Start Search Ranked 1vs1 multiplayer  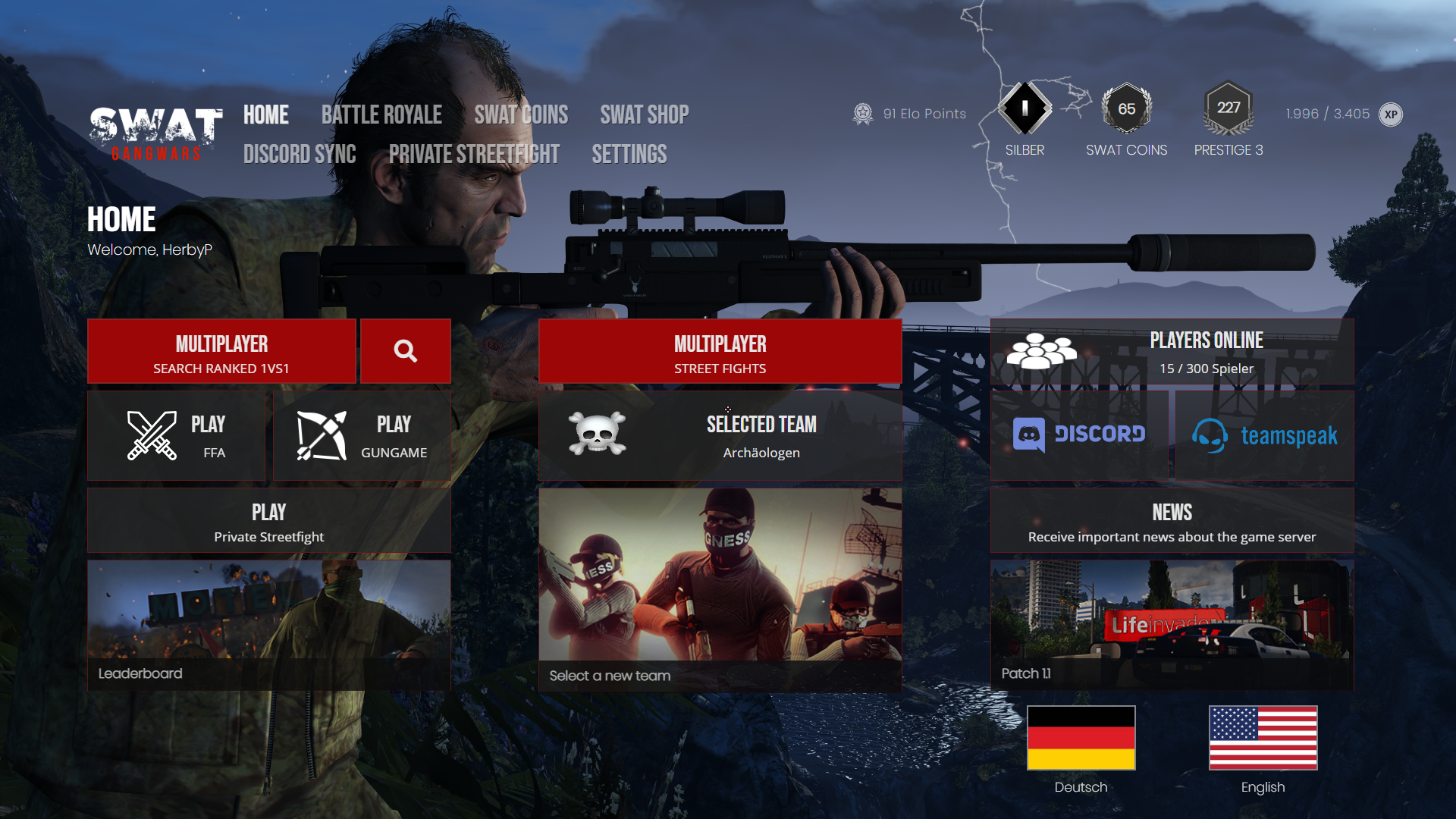click(x=221, y=352)
